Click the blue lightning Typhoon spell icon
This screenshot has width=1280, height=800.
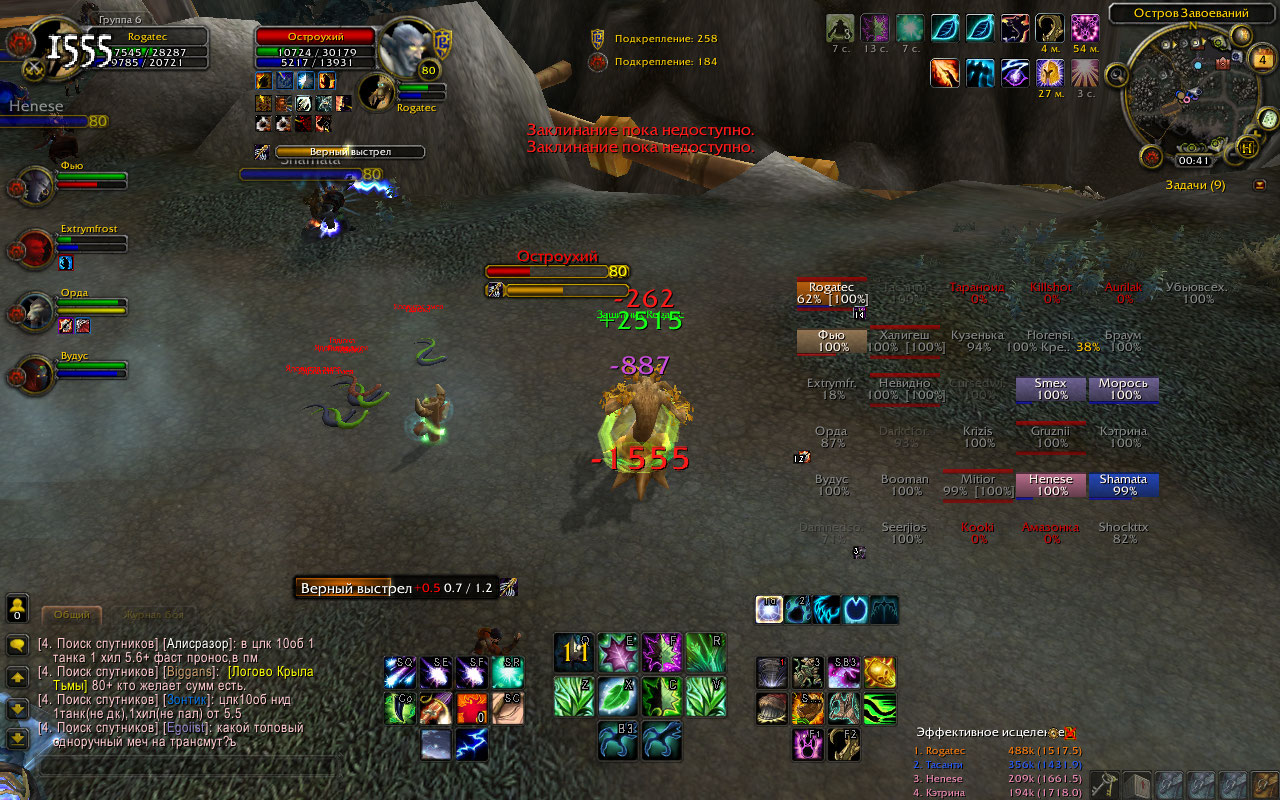click(x=472, y=744)
